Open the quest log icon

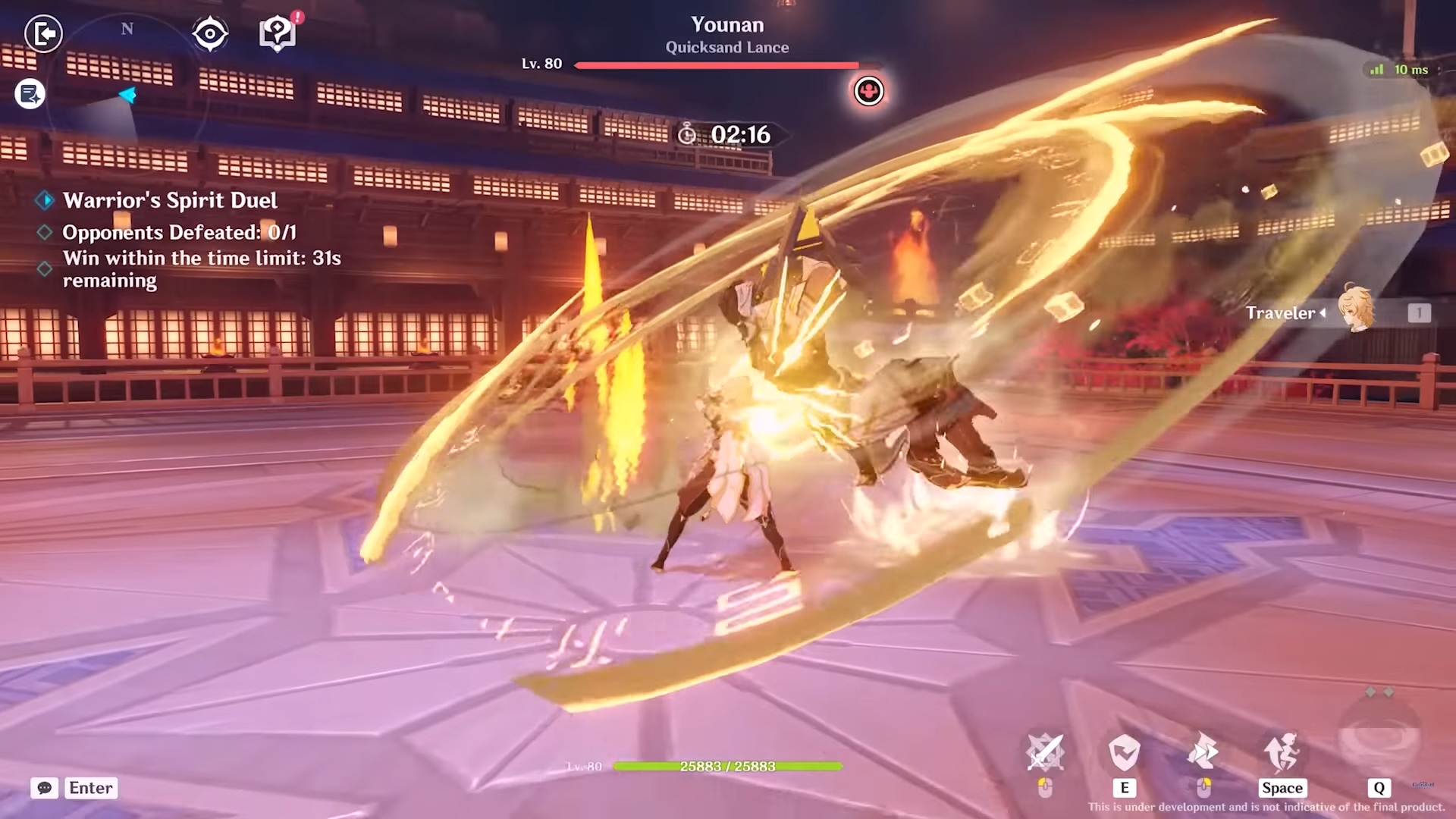point(30,94)
